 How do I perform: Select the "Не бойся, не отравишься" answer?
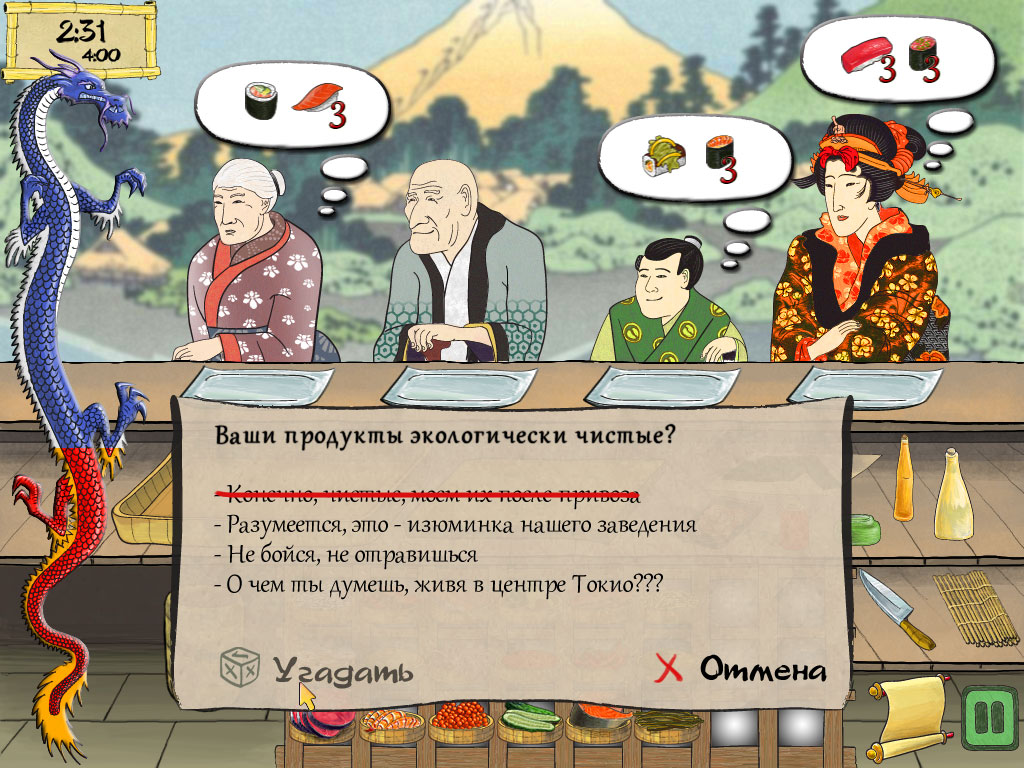(x=351, y=554)
